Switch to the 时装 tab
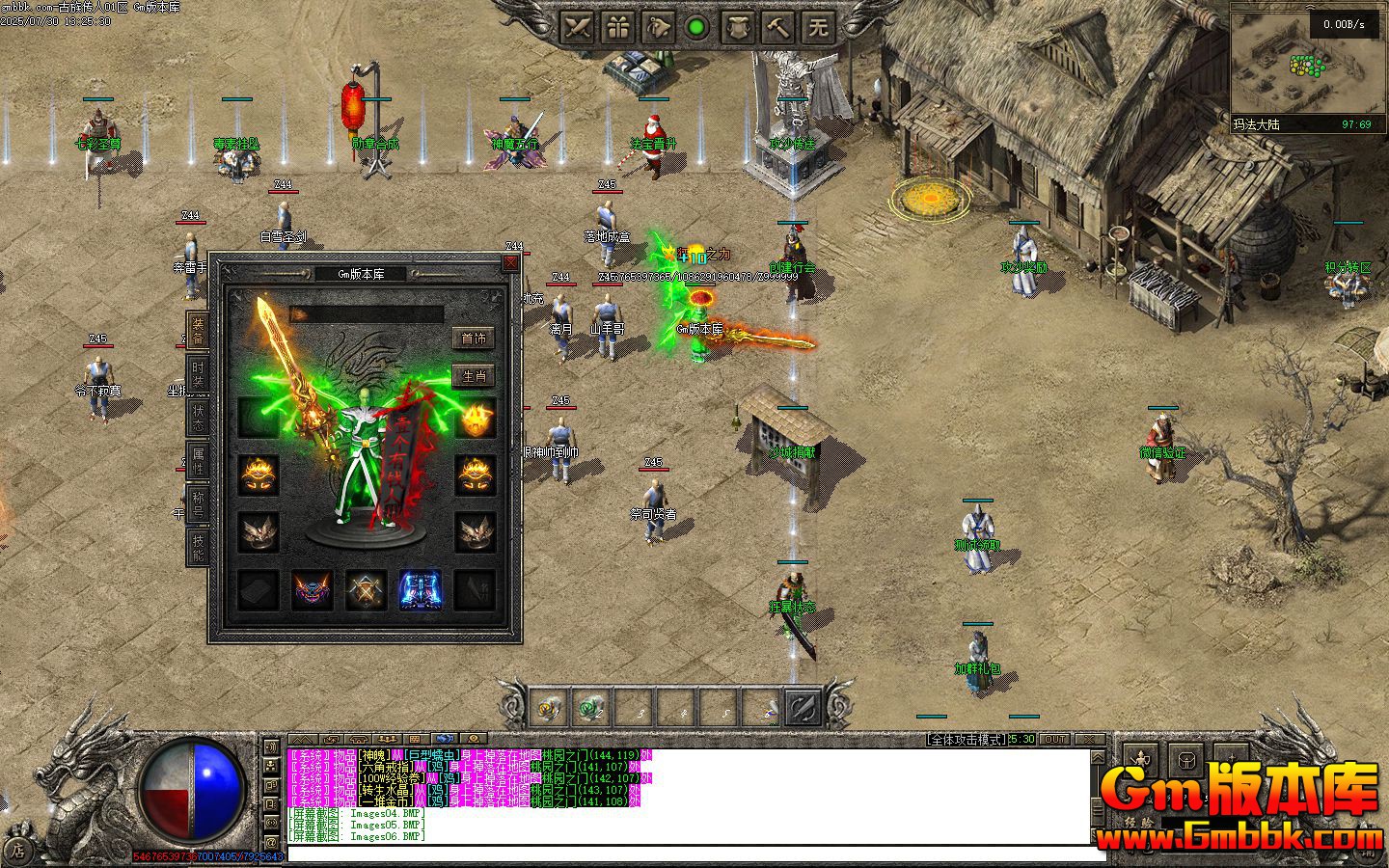Image resolution: width=1389 pixels, height=868 pixels. pyautogui.click(x=198, y=373)
